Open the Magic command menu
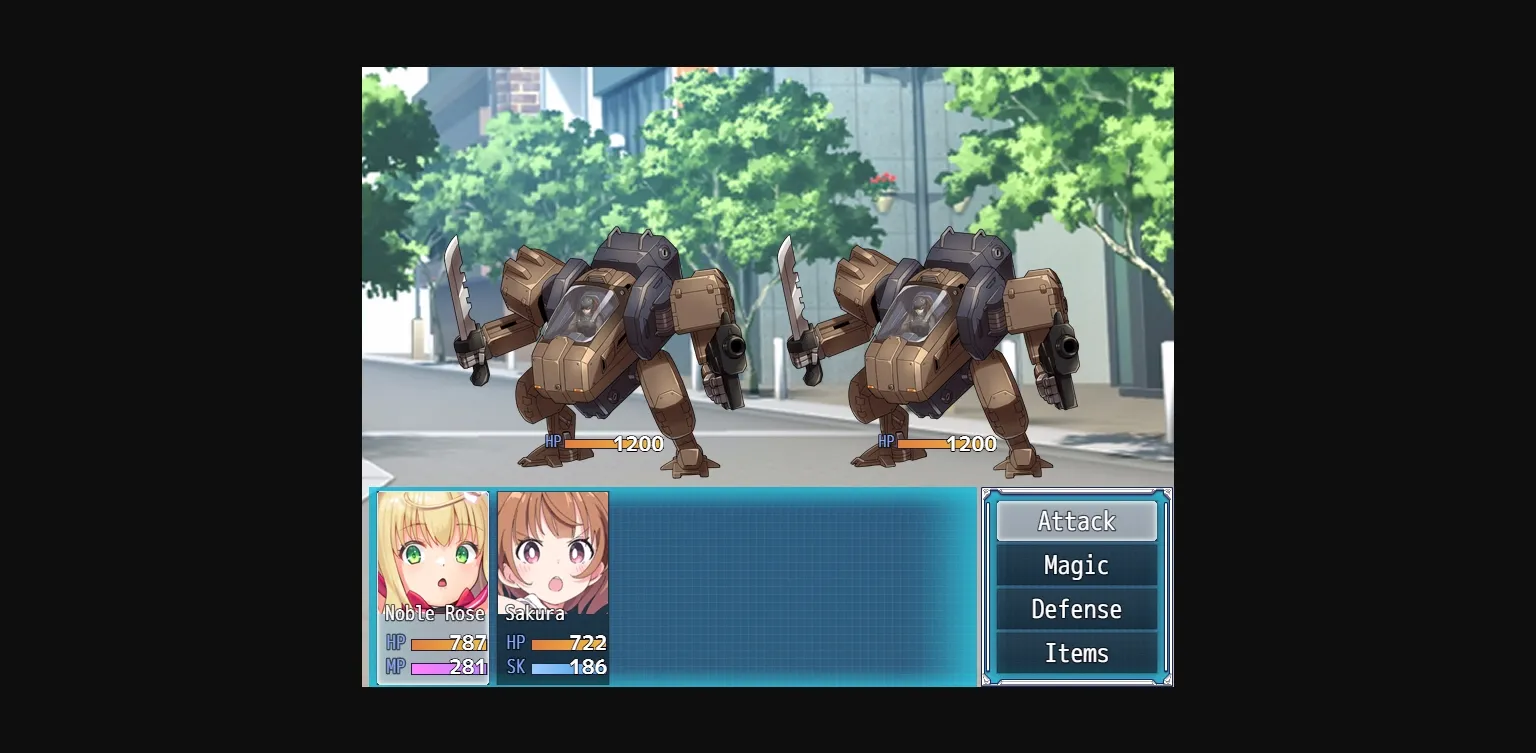Viewport: 1536px width, 753px height. coord(1076,565)
